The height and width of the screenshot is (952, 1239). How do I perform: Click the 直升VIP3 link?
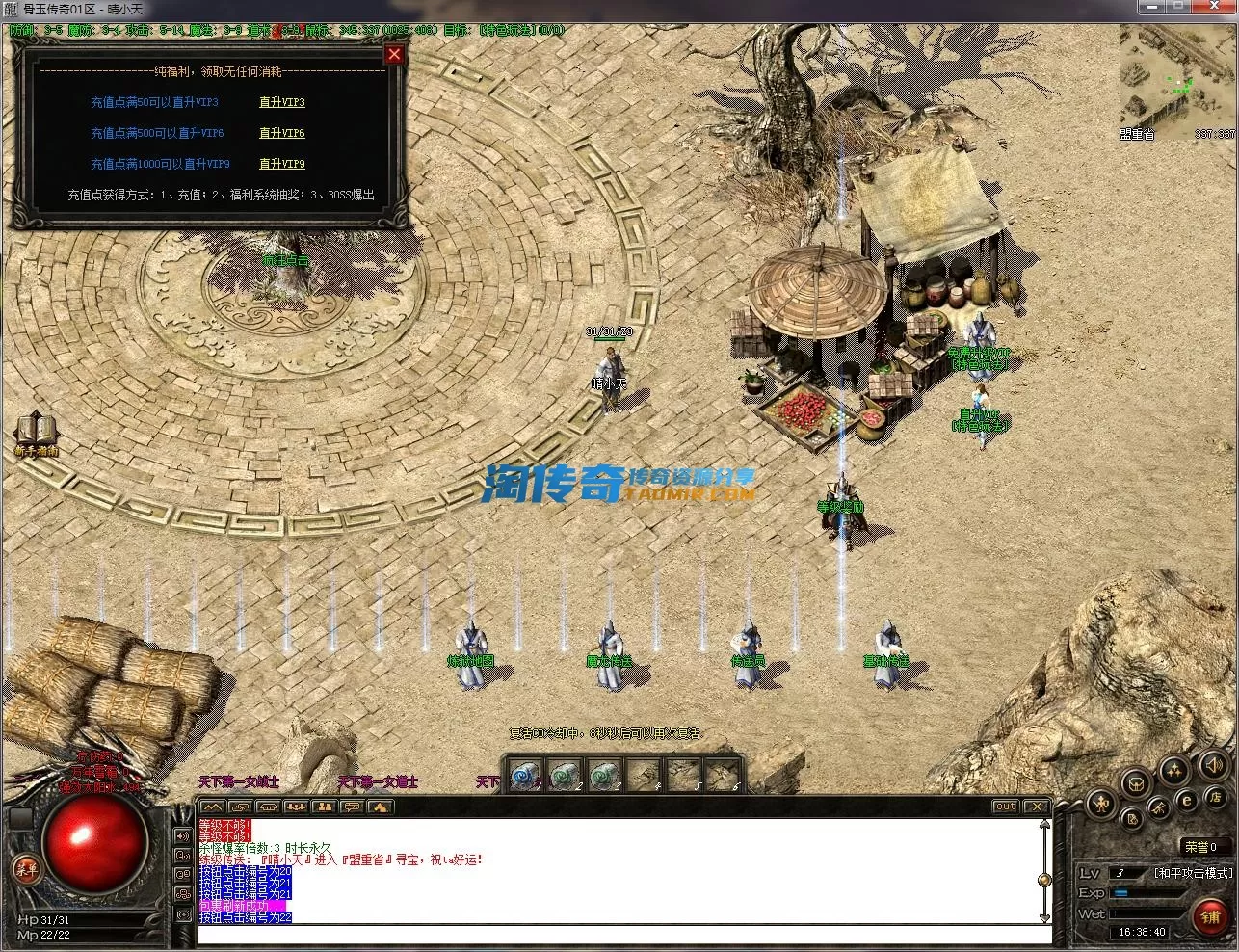[281, 102]
